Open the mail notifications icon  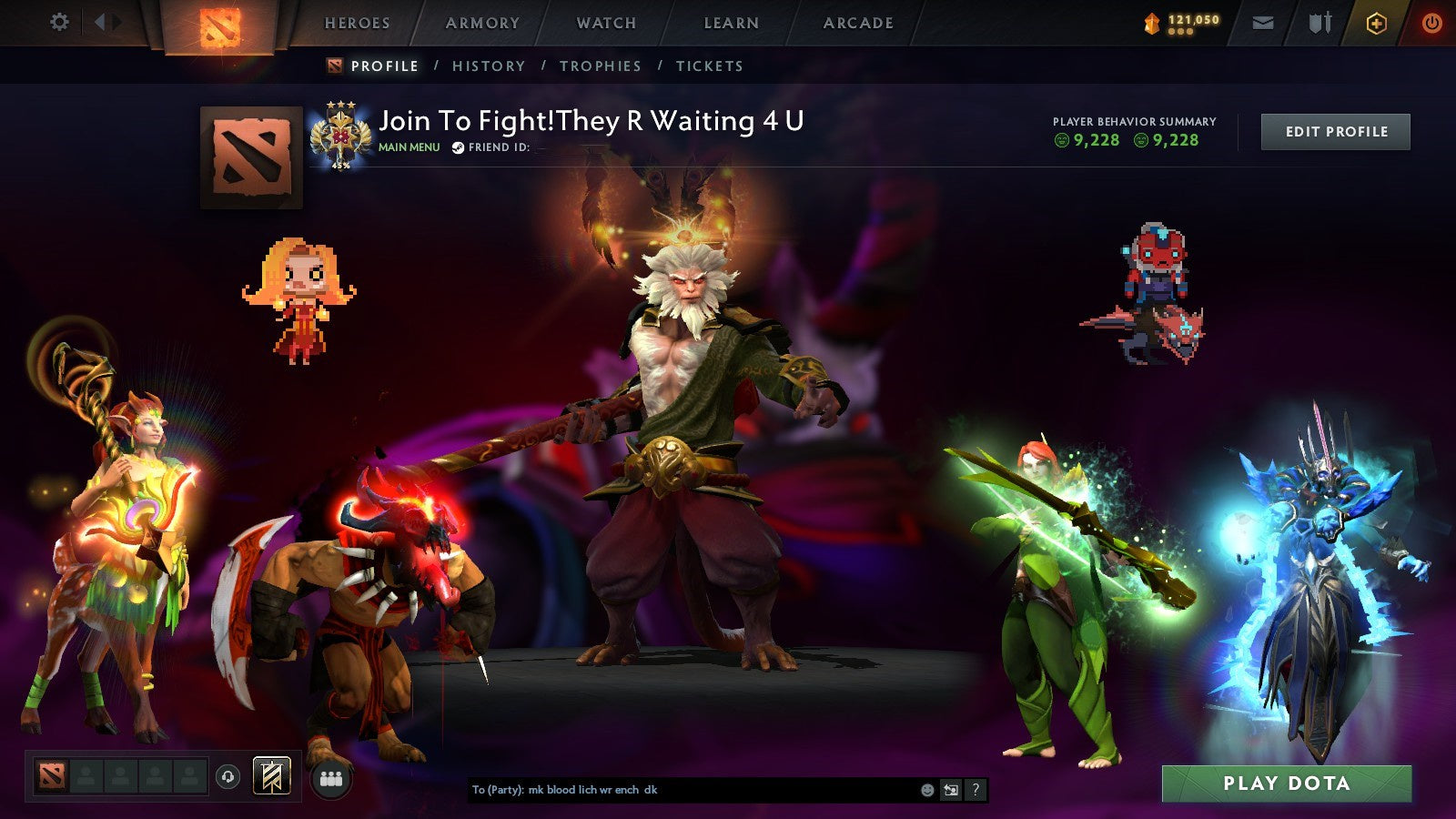(1264, 23)
